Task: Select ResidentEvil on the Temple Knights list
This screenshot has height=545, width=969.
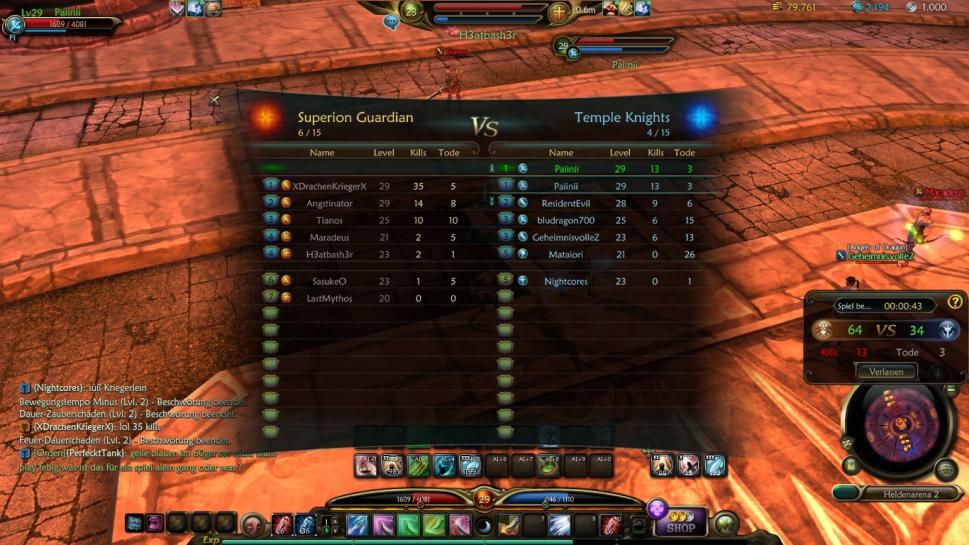Action: coord(566,203)
